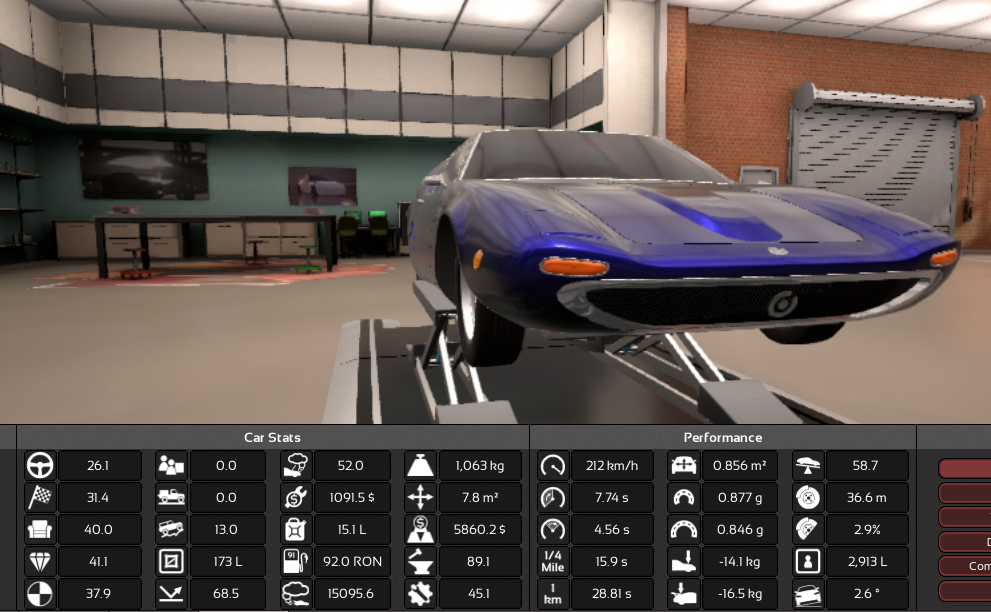Screen dimensions: 991x612
Task: Select the checkered flag sportiness icon
Action: [x=40, y=497]
